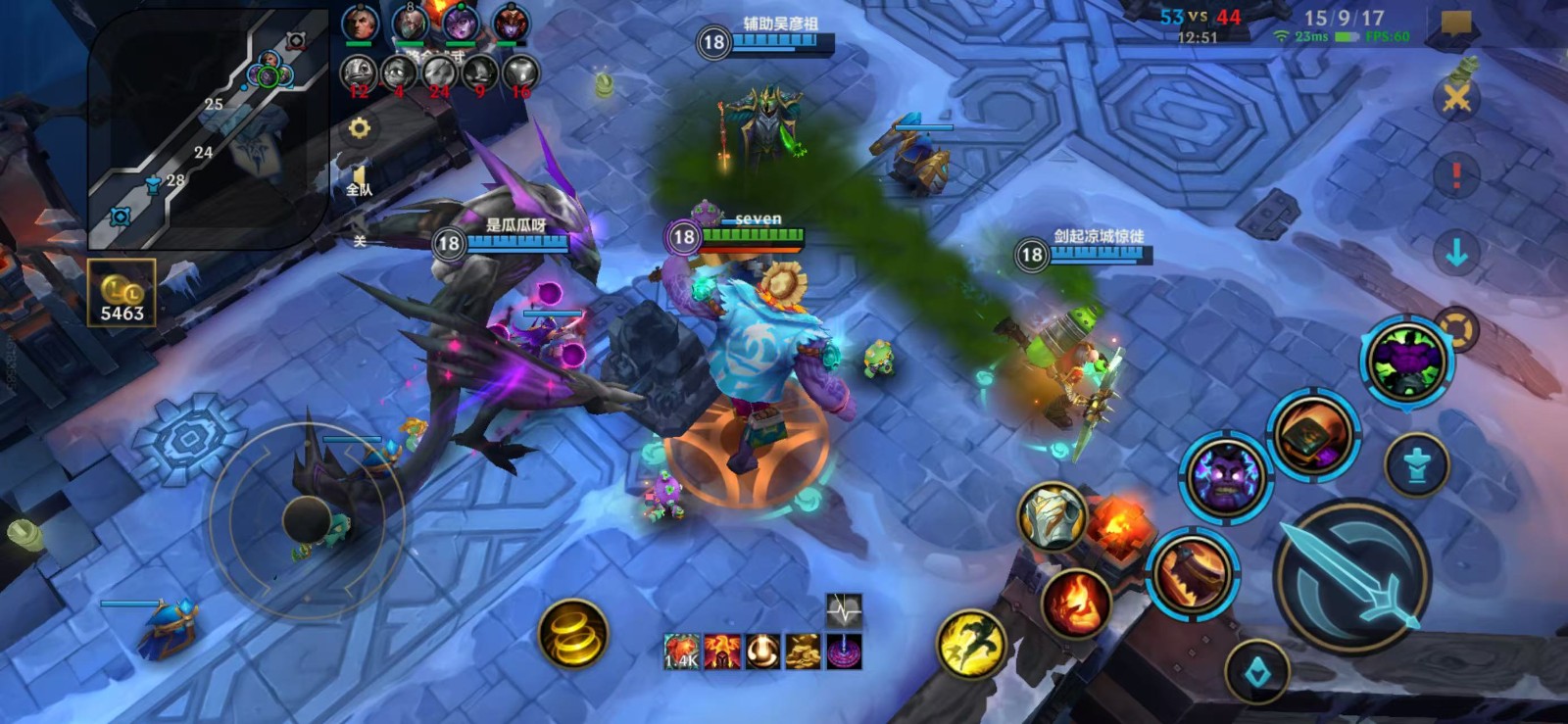Open the minimap

pyautogui.click(x=208, y=127)
